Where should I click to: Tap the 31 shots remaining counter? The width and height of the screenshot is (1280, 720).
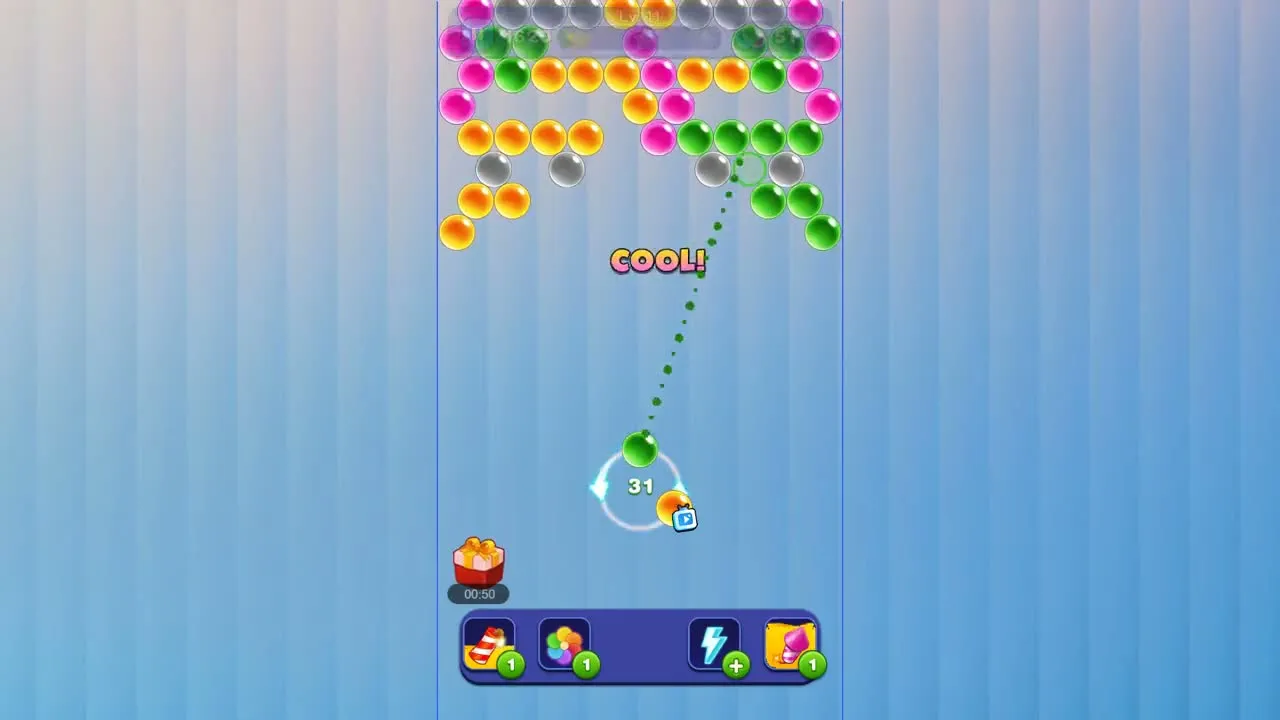pos(641,487)
